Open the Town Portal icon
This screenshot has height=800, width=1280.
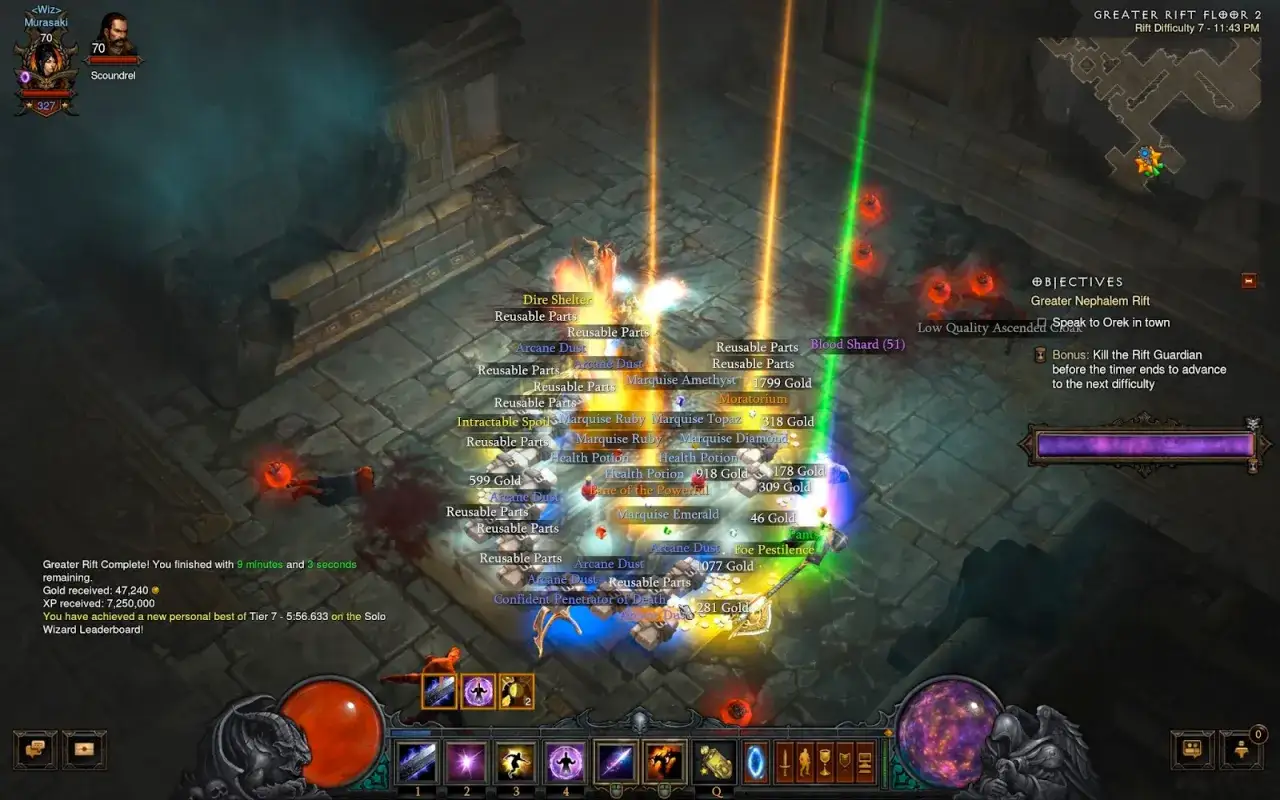753,762
